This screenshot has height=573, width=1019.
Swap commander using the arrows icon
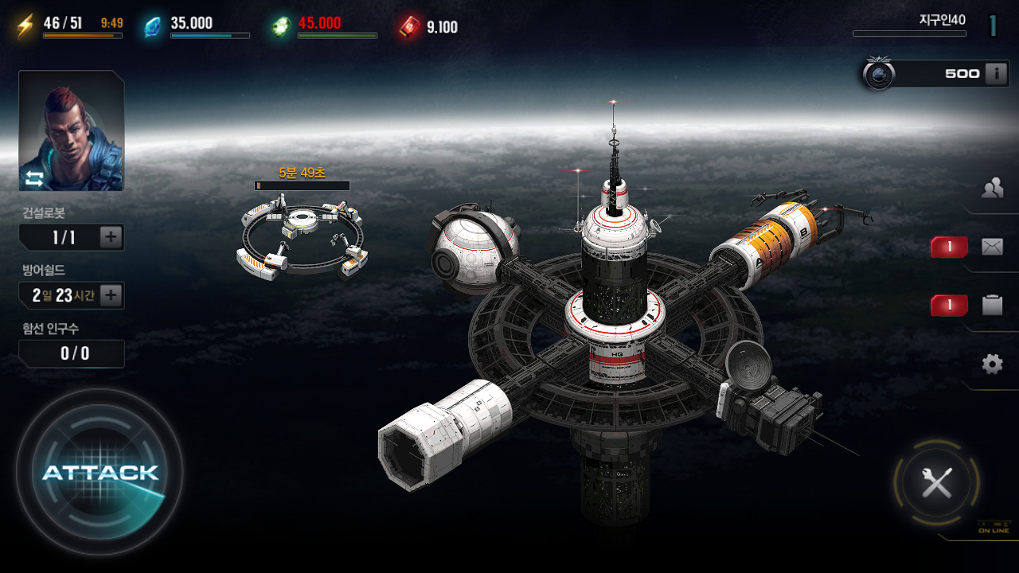point(35,179)
